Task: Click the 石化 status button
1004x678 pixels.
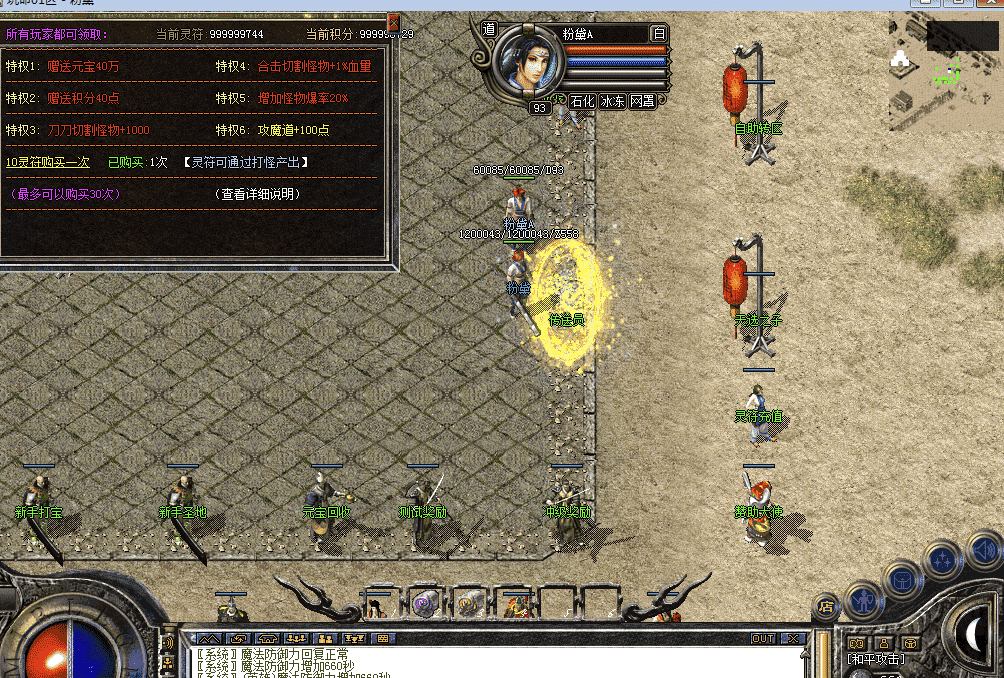Action: pyautogui.click(x=582, y=101)
